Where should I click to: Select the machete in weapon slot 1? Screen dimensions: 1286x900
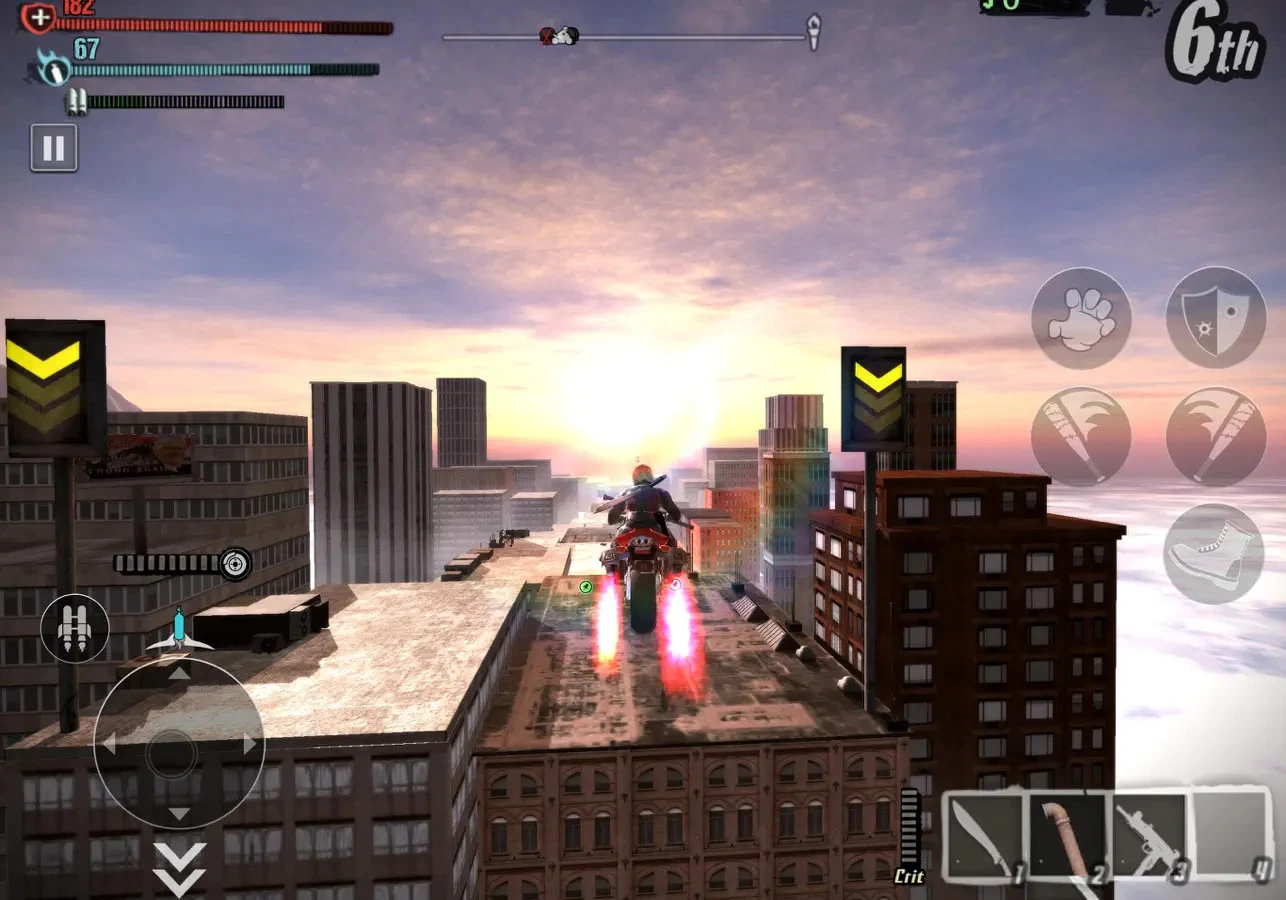pyautogui.click(x=985, y=837)
